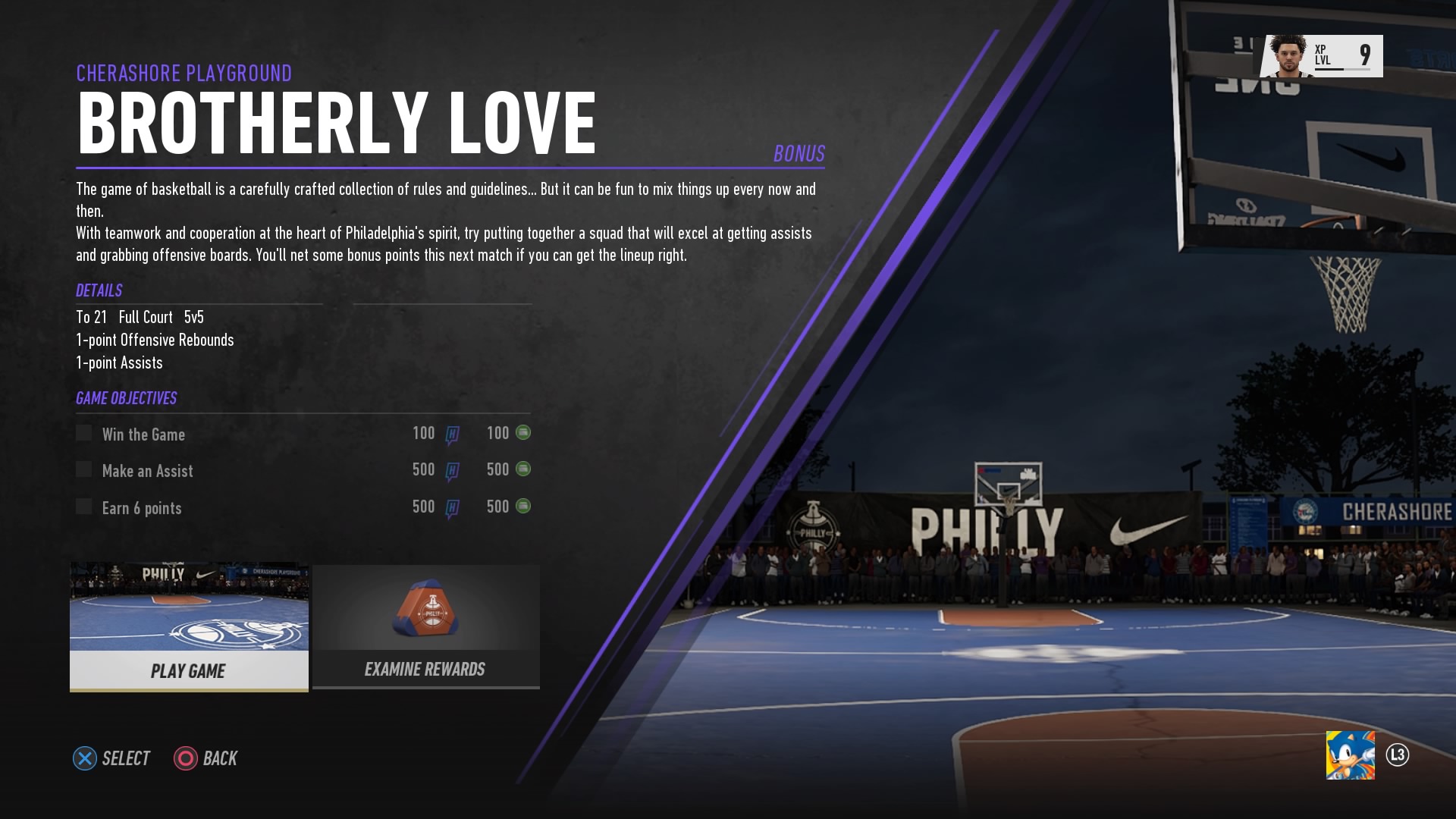This screenshot has width=1456, height=819.
Task: Expand the BONUS section
Action: (x=798, y=152)
